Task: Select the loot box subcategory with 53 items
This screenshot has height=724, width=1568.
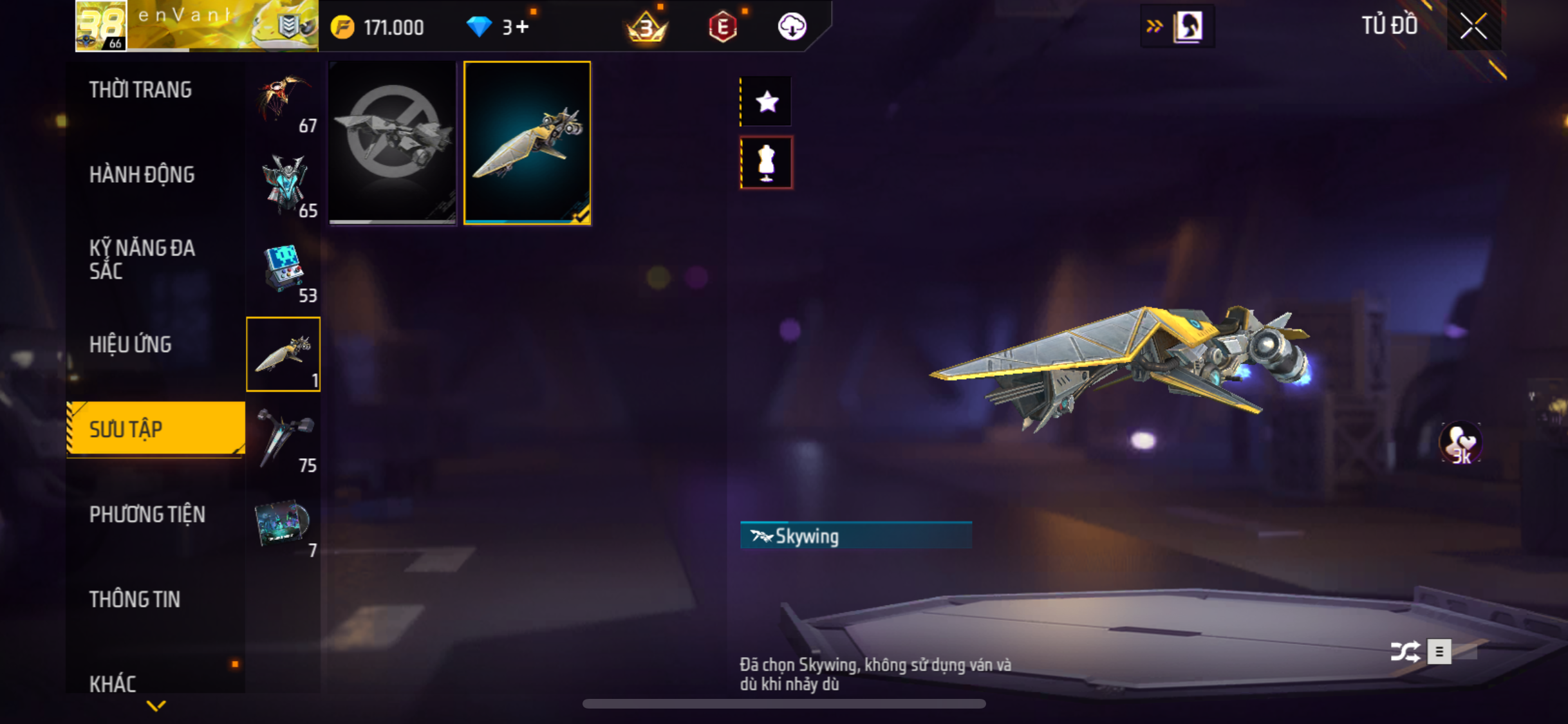Action: pos(284,270)
